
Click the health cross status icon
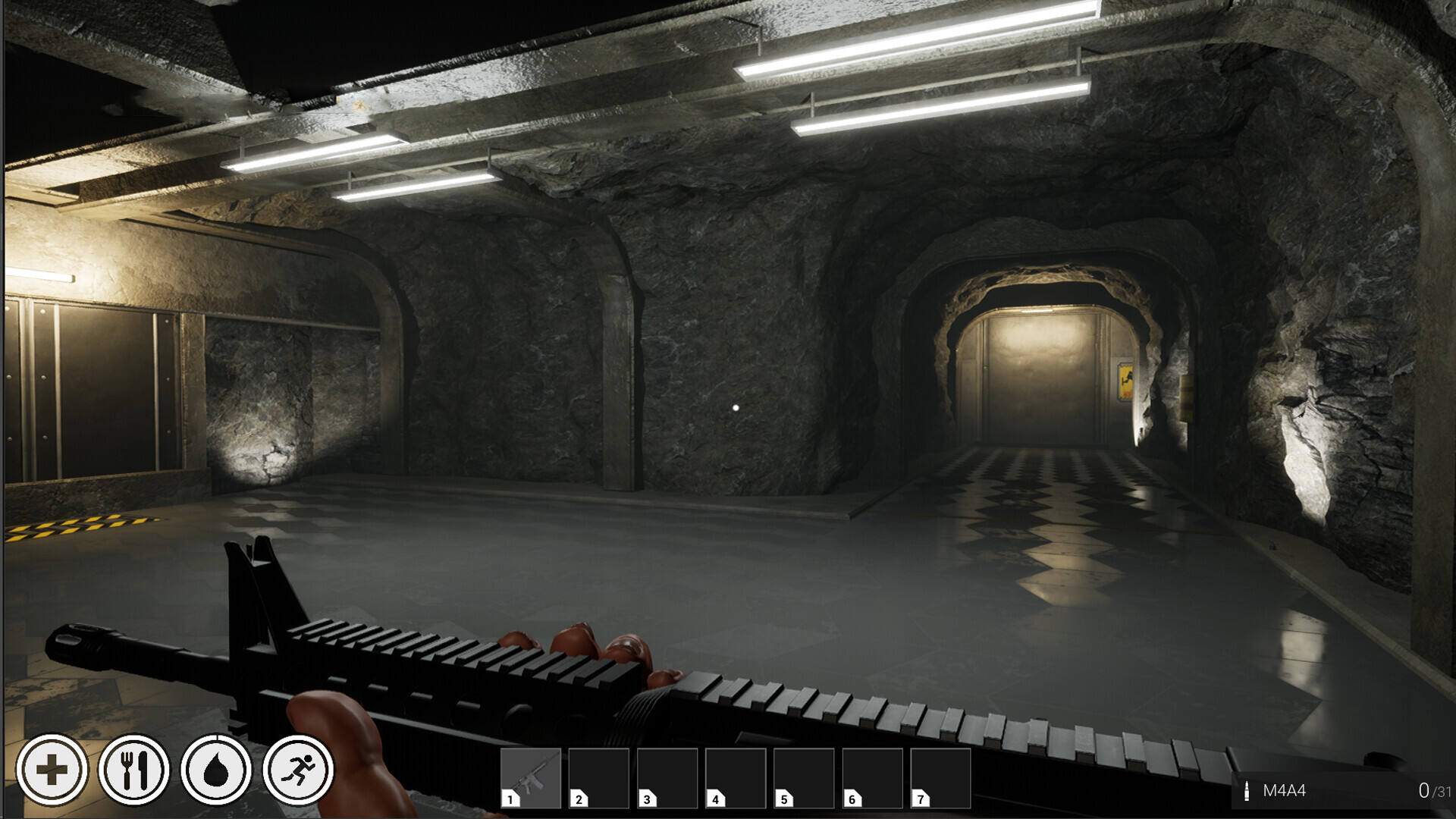click(52, 770)
